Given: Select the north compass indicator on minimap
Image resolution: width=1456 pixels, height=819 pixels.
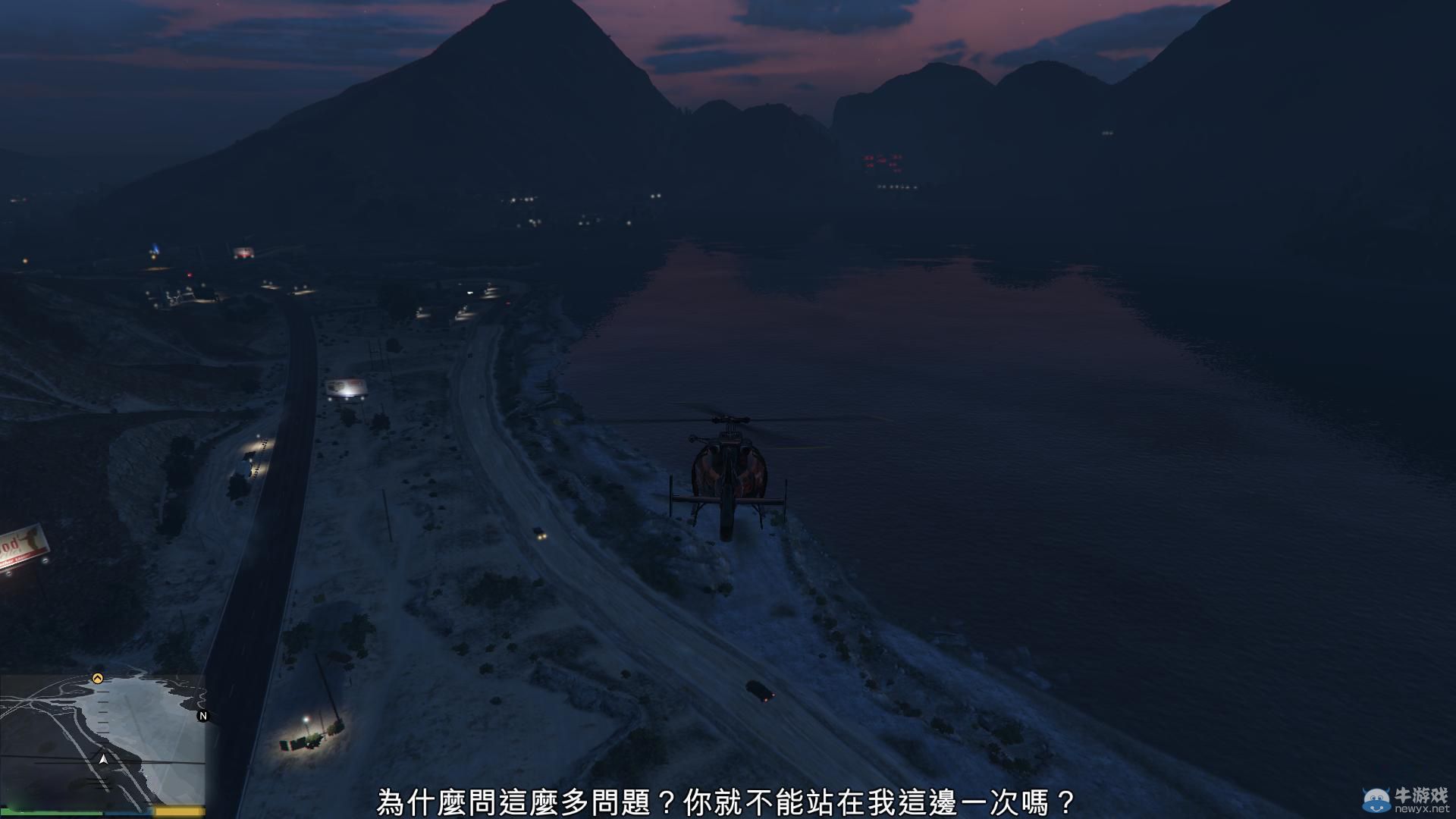Looking at the screenshot, I should click(x=202, y=717).
